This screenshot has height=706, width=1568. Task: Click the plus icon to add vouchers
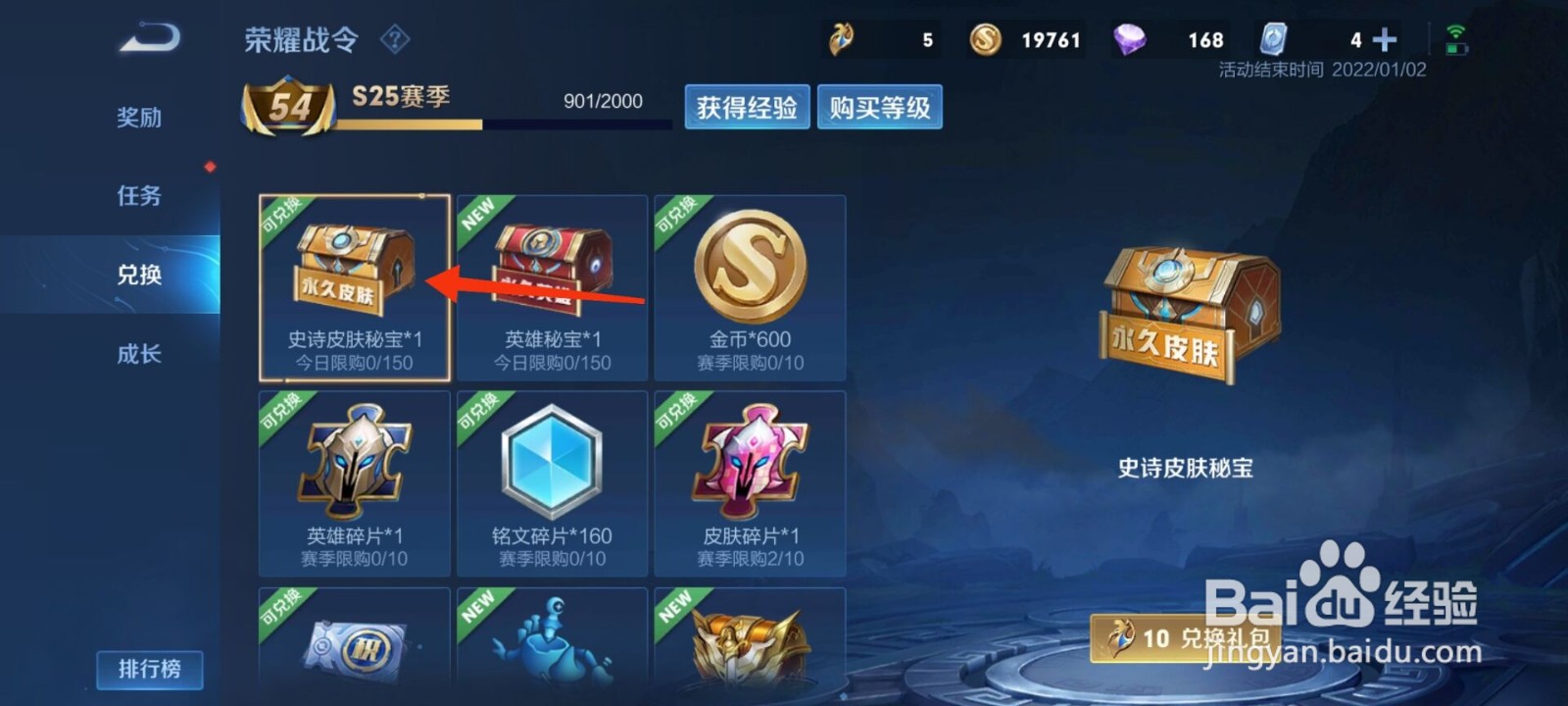[x=1384, y=38]
